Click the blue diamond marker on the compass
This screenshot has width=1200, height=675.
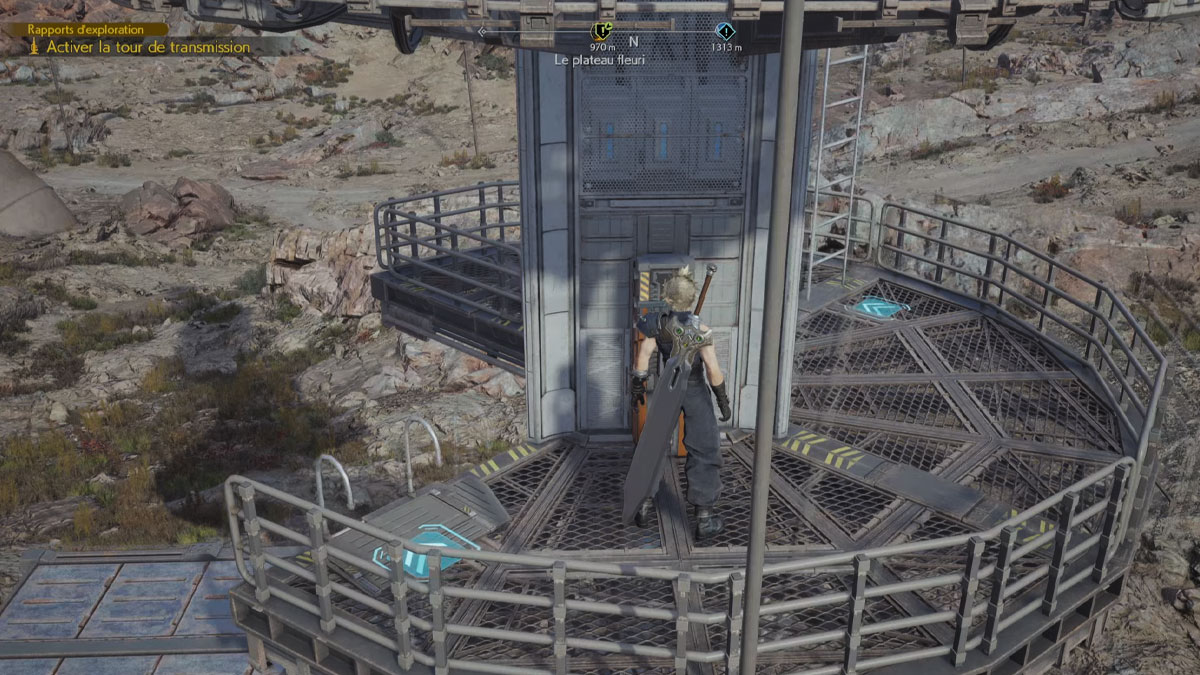click(725, 31)
